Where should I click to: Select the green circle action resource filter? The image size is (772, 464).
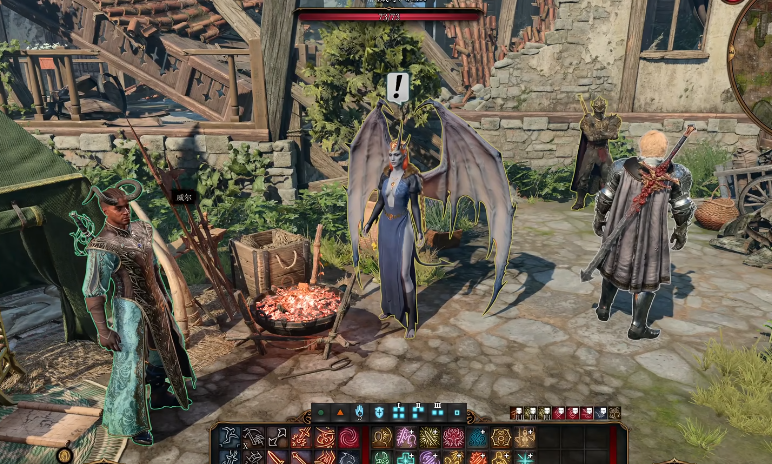coord(321,412)
